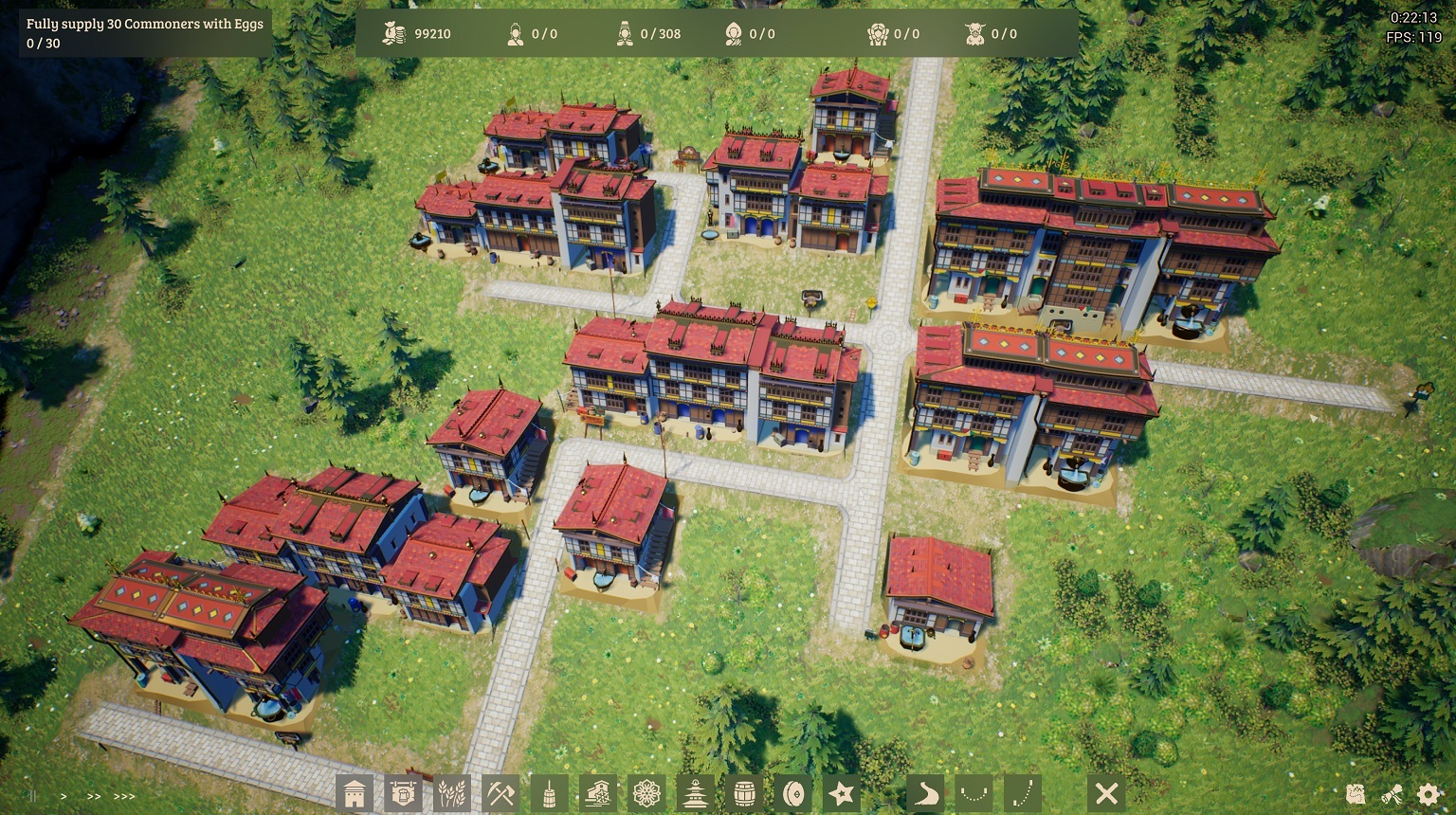This screenshot has width=1456, height=815.
Task: Open the farming buildings menu
Action: pyautogui.click(x=452, y=794)
